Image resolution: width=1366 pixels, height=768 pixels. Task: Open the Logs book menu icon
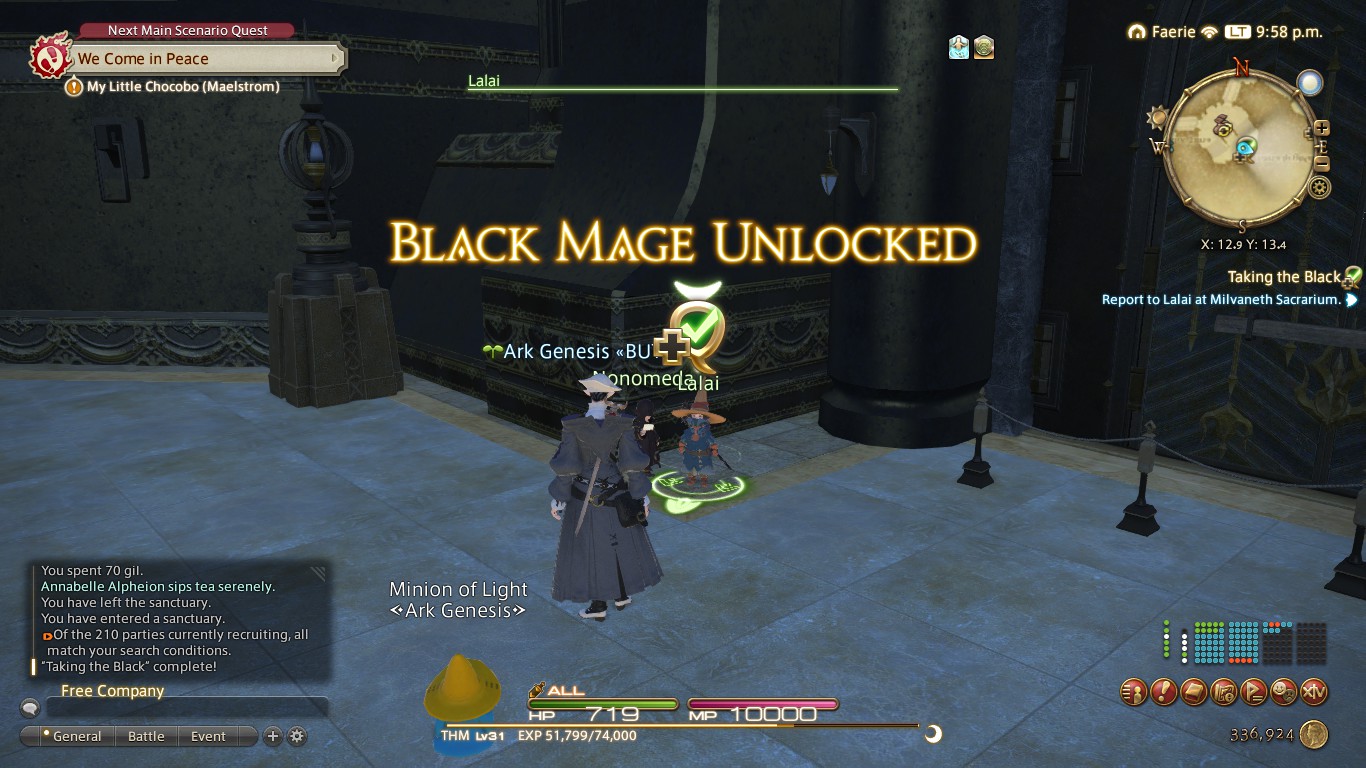[x=1194, y=691]
